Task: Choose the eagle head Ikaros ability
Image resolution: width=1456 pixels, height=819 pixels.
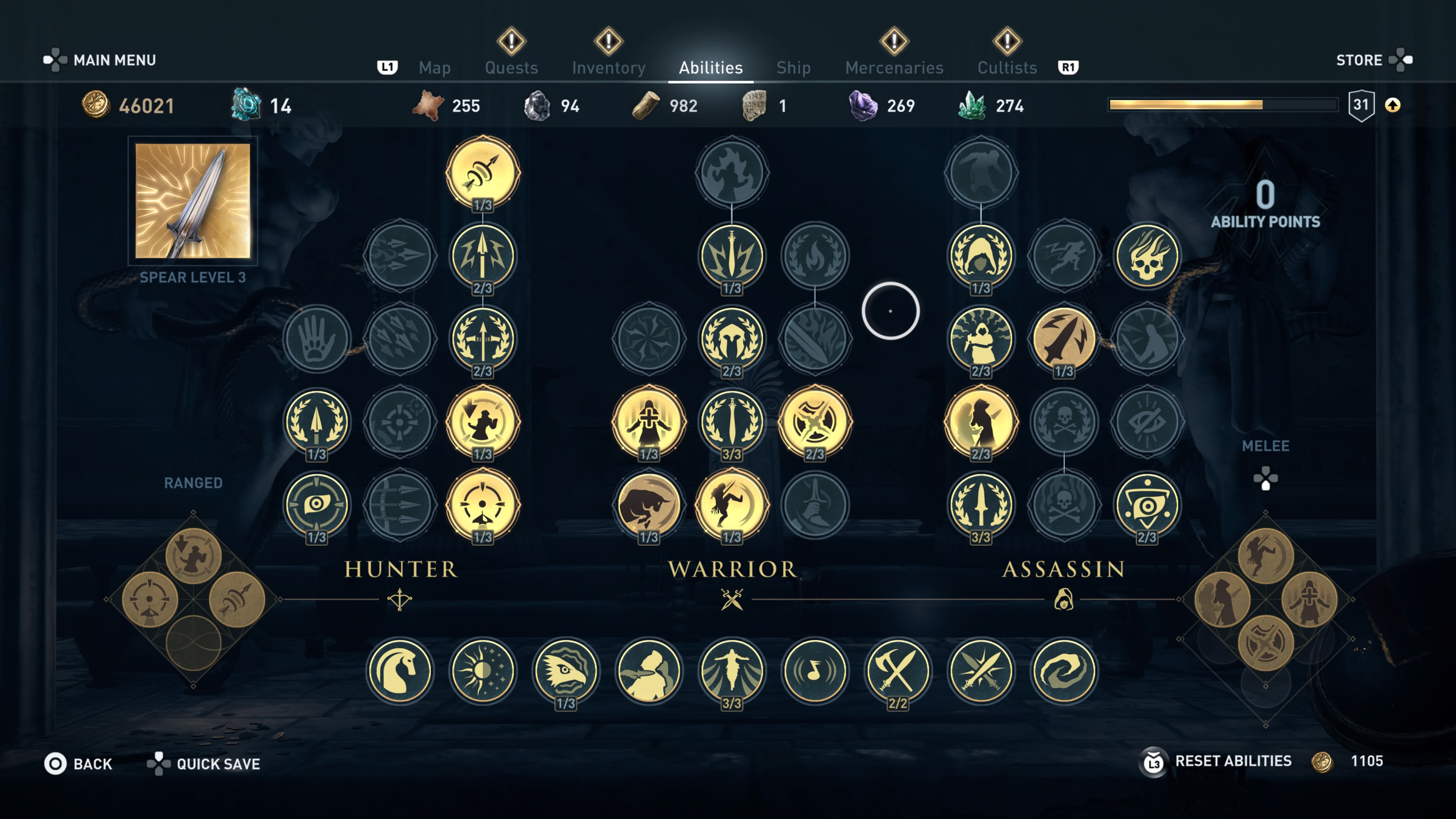Action: click(565, 670)
